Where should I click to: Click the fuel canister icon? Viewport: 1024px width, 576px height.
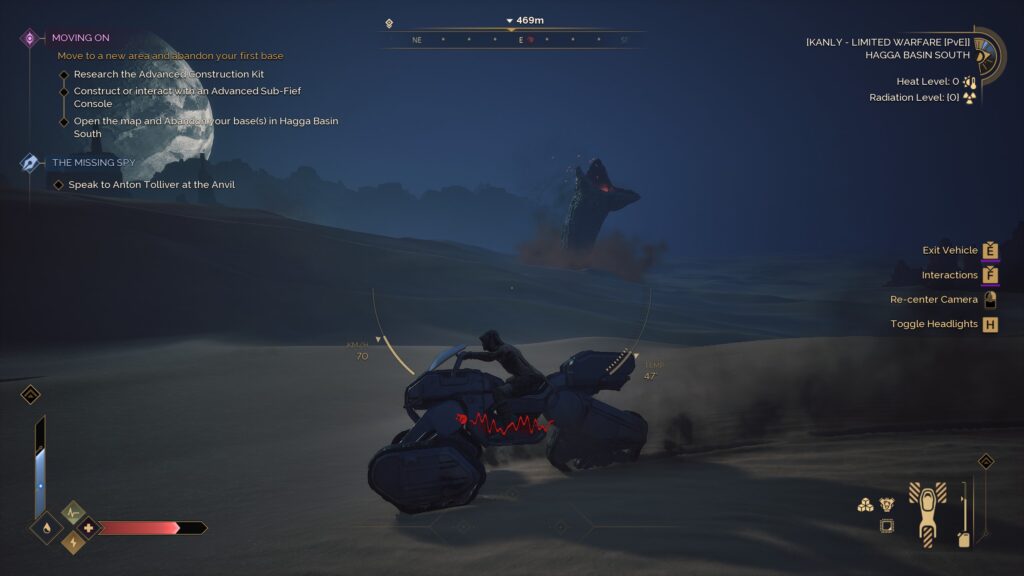pyautogui.click(x=963, y=540)
